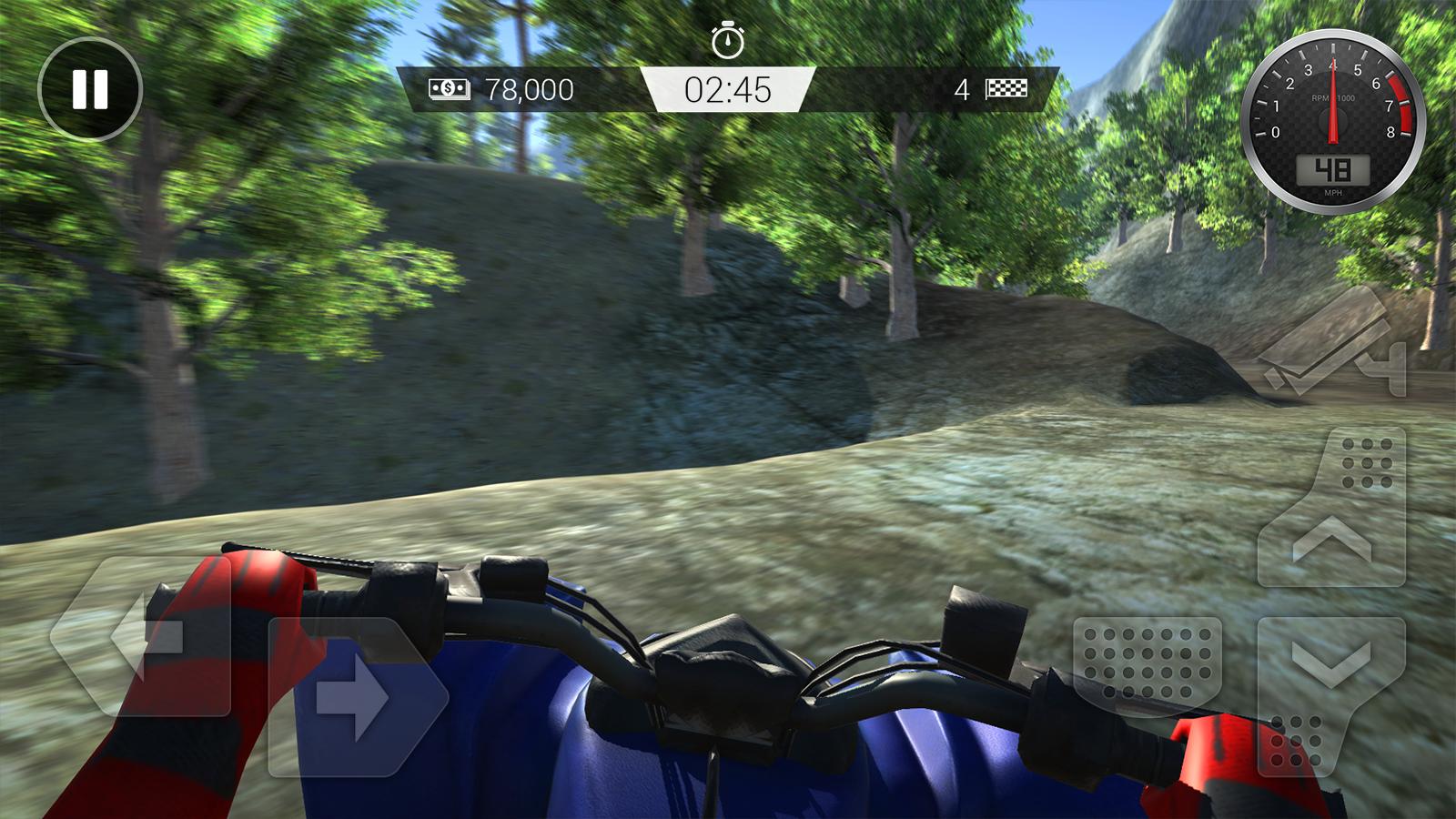Viewport: 1456px width, 819px height.
Task: Click the MPH label under the speed display
Action: (x=1332, y=191)
